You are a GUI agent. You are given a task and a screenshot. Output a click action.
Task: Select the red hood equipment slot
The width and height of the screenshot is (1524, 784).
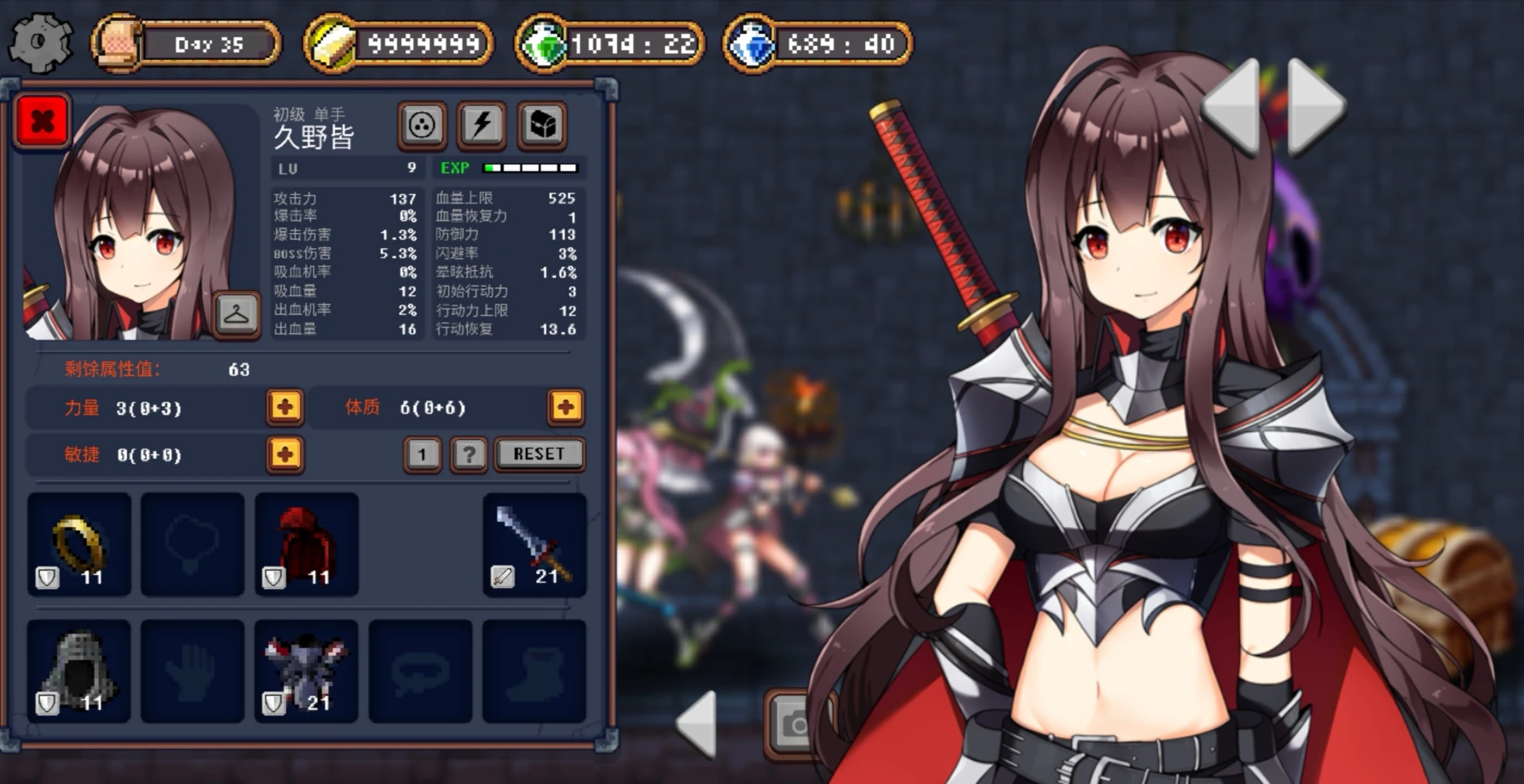(306, 544)
